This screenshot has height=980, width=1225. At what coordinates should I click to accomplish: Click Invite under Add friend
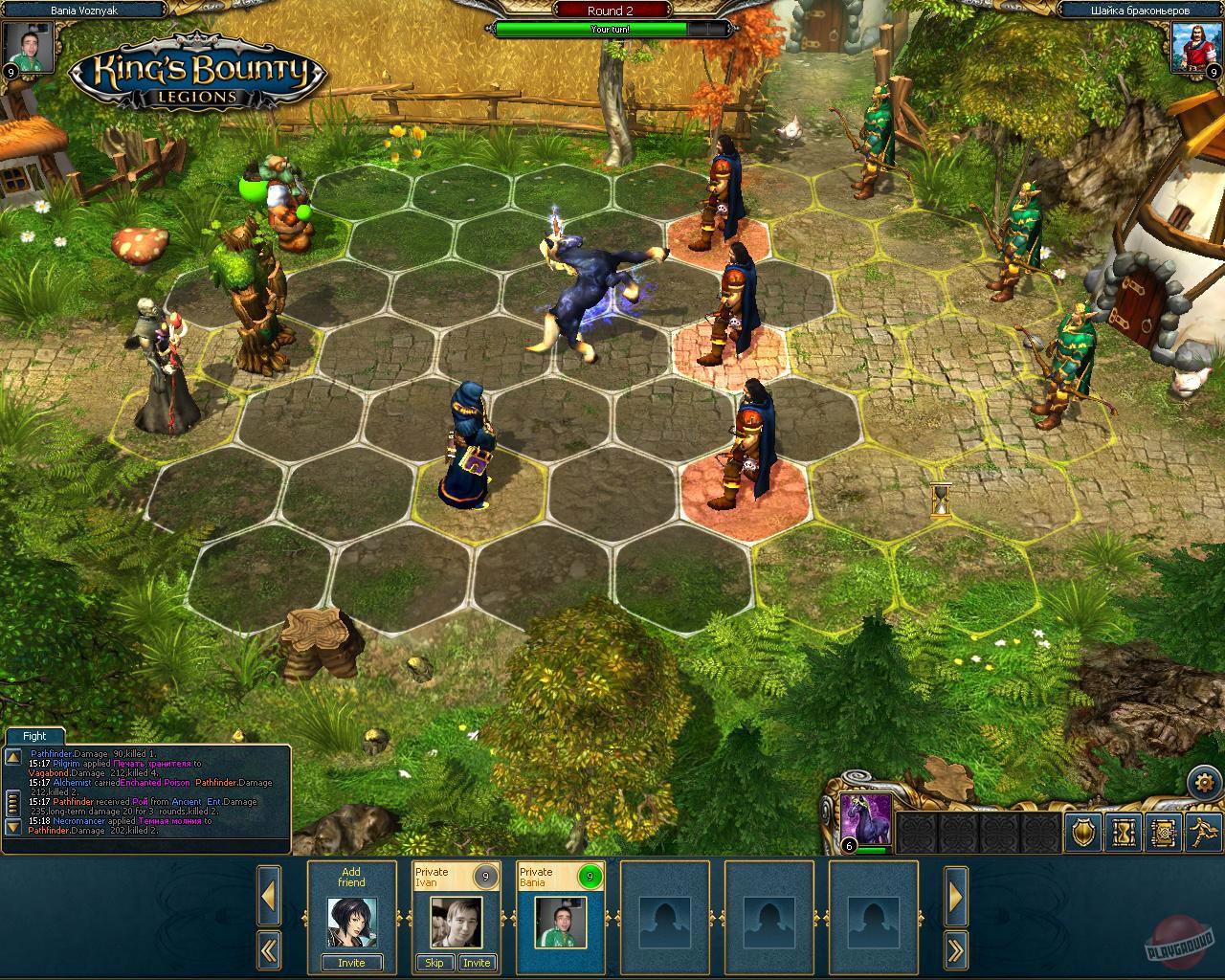351,963
